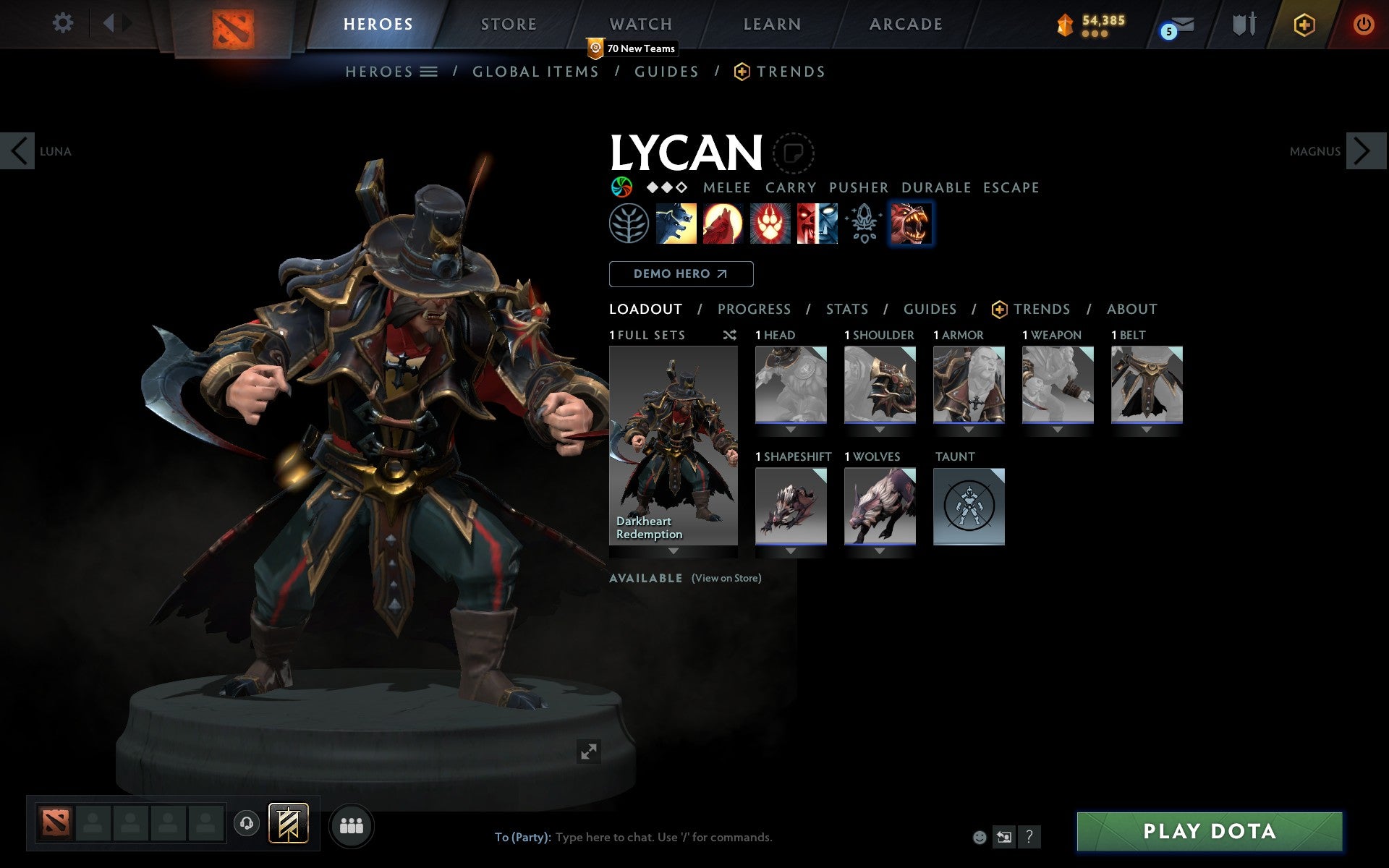Screen dimensions: 1389x868
Task: Open View on Store link
Action: click(x=726, y=578)
